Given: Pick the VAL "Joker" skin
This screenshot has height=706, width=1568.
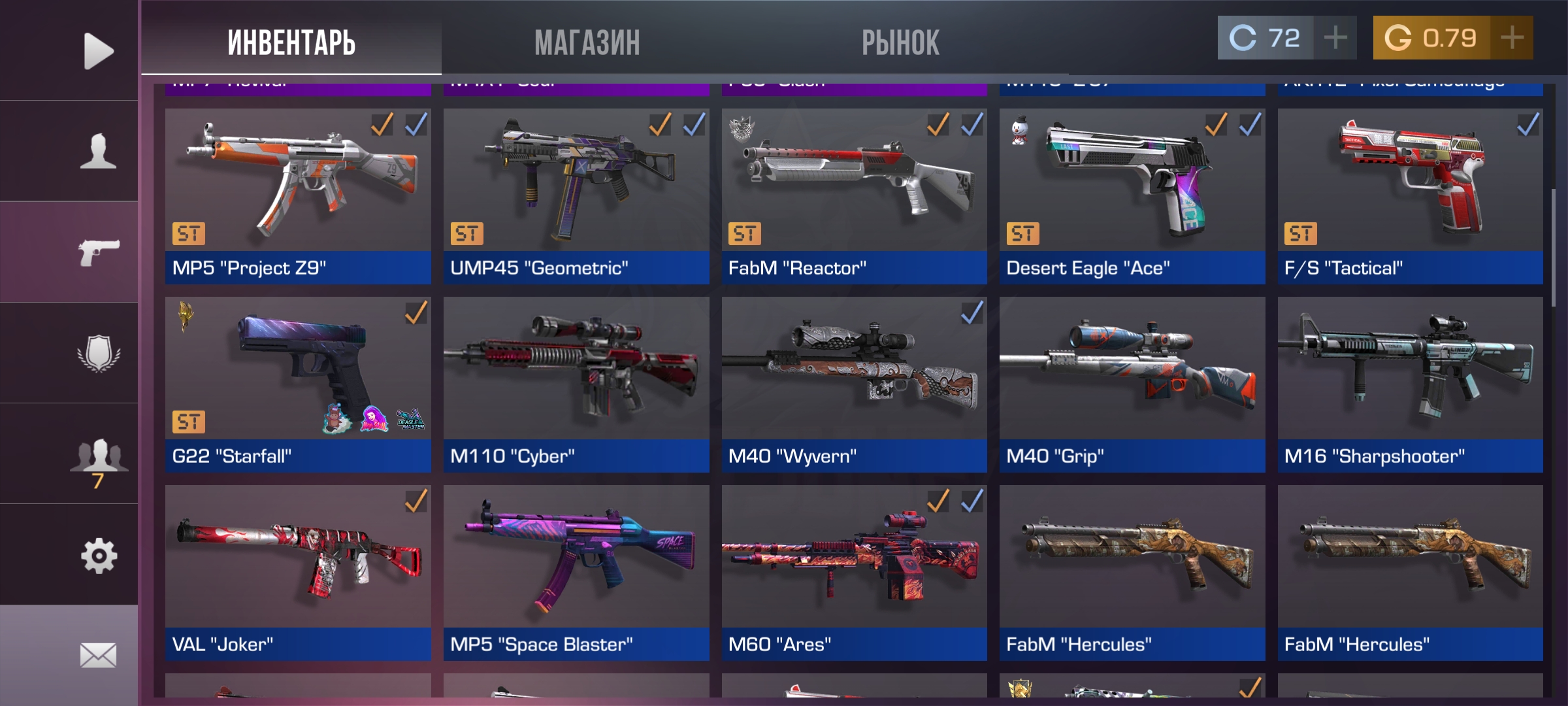Looking at the screenshot, I should 298,573.
